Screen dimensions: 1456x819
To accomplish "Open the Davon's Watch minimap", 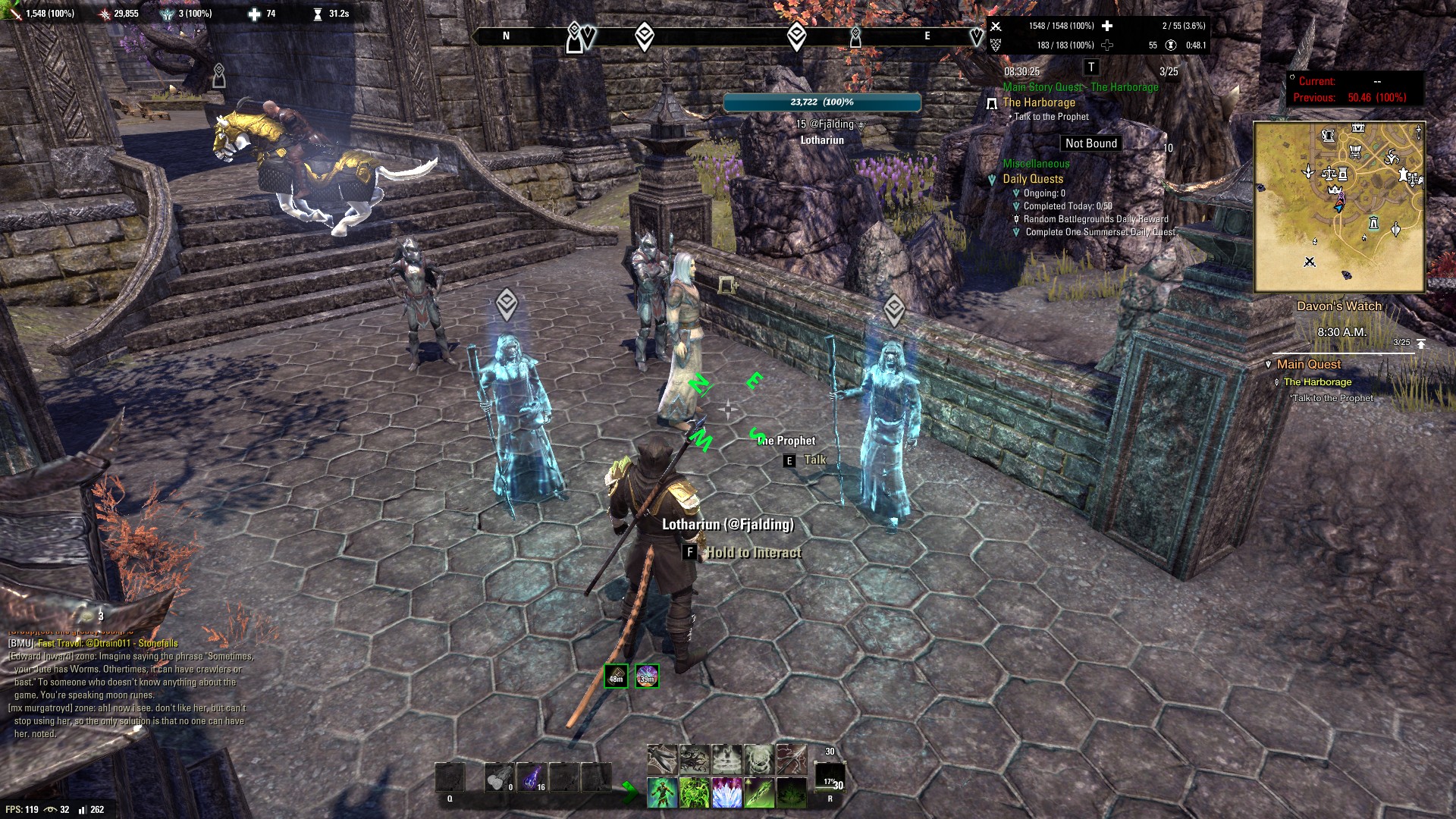I will point(1339,207).
